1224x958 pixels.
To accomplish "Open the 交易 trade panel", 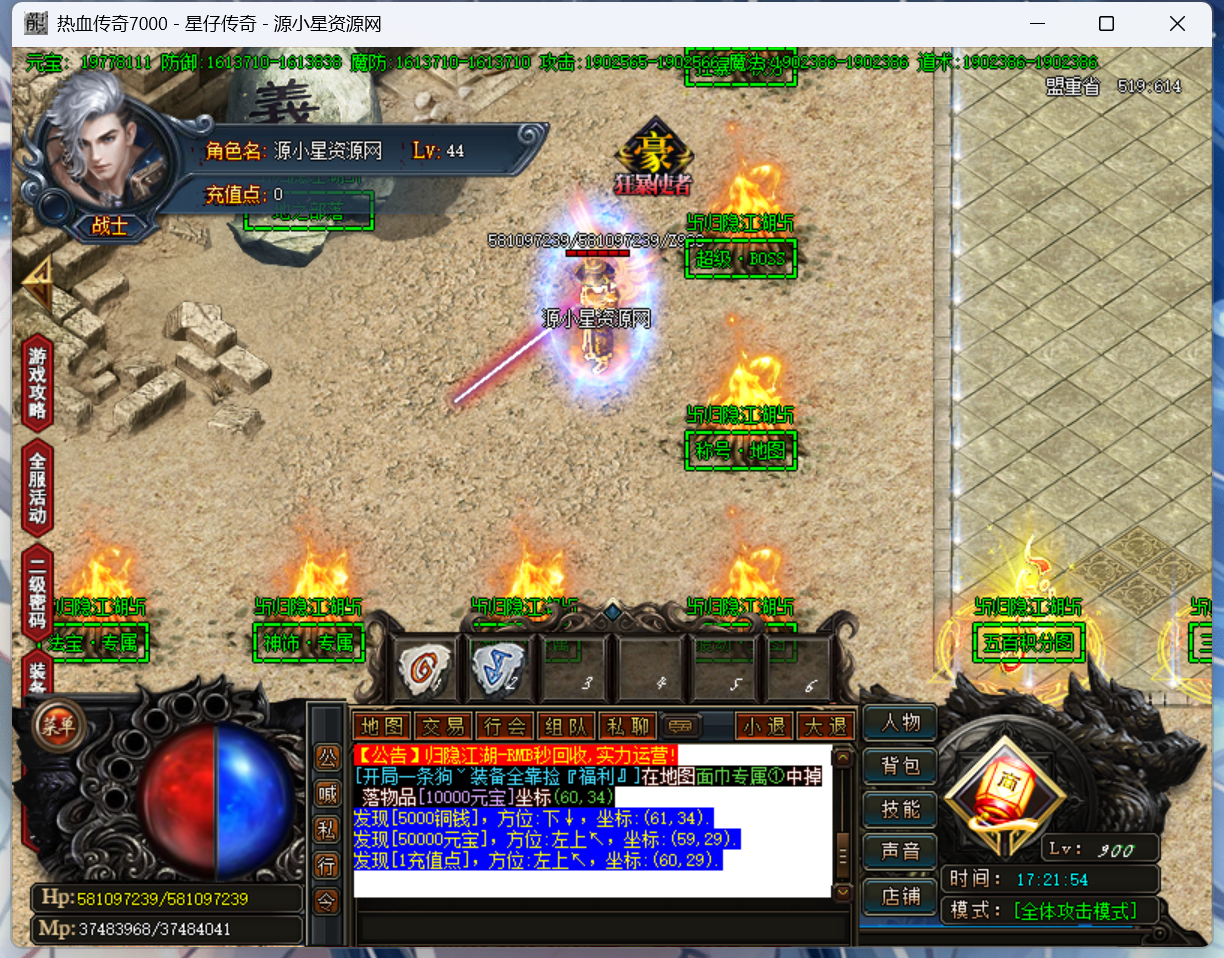I will pyautogui.click(x=444, y=726).
